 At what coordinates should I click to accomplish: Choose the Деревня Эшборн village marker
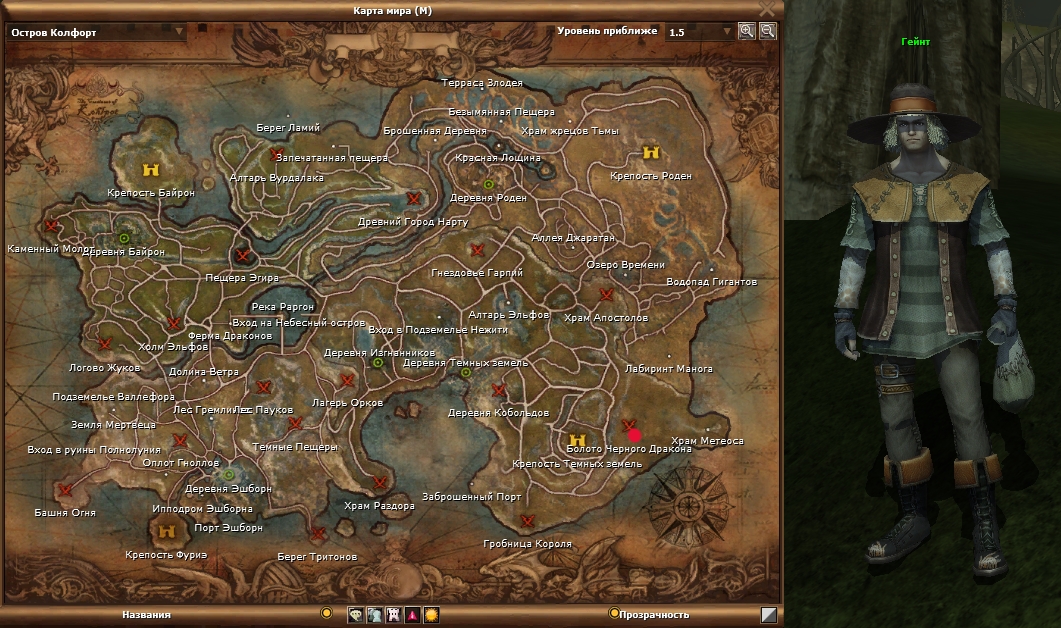coord(229,474)
